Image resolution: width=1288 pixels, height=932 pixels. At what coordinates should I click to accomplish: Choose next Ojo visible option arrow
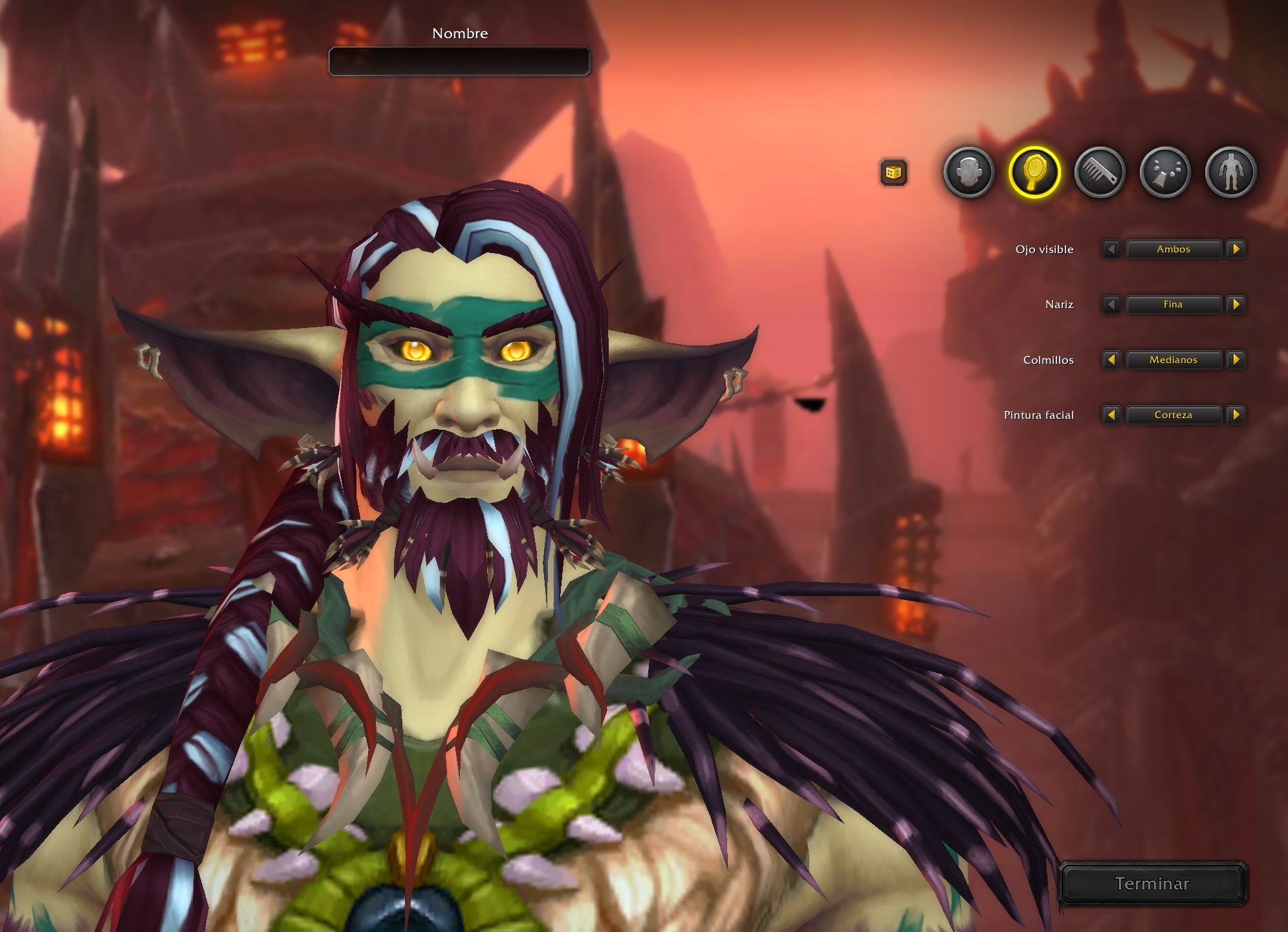click(1236, 249)
